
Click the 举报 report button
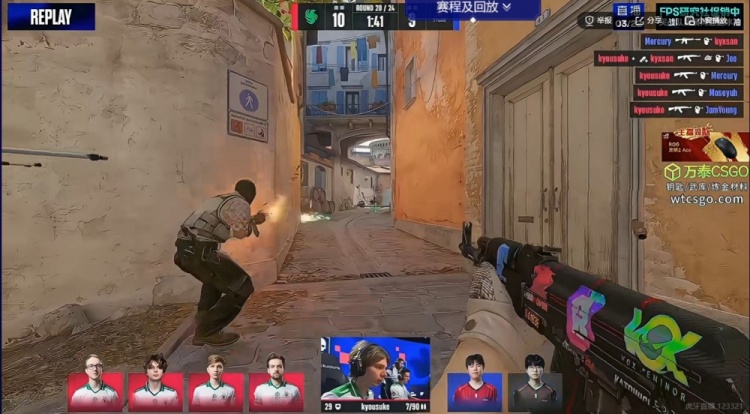click(598, 19)
